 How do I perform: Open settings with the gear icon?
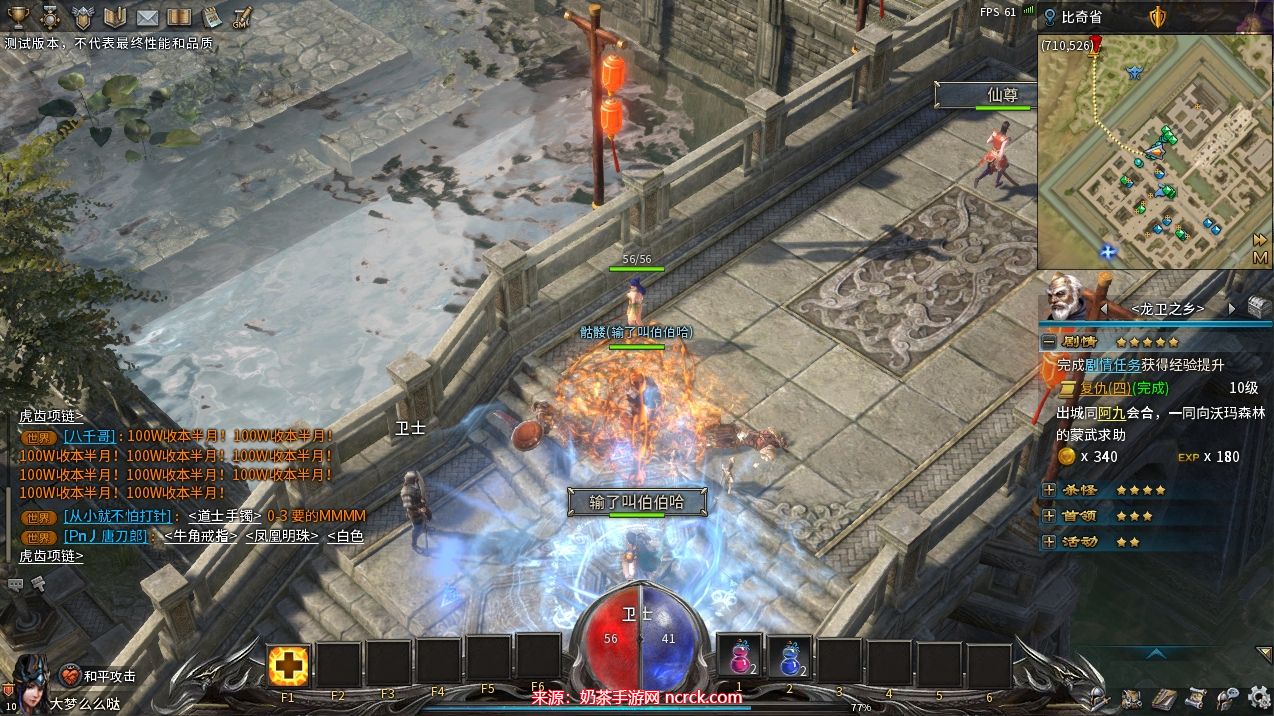pos(1259,697)
